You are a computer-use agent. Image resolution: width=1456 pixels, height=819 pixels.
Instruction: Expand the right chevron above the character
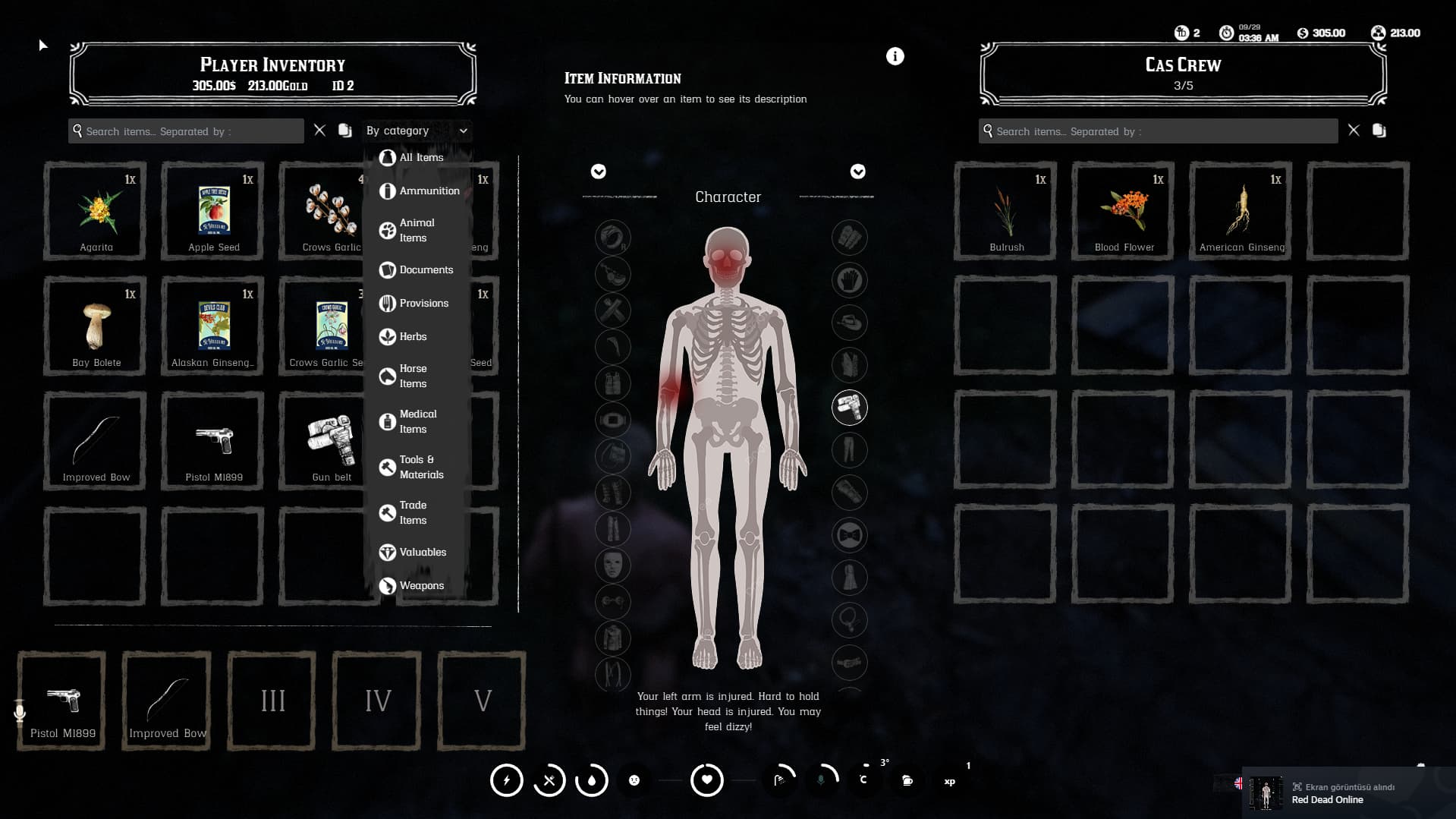coord(858,172)
